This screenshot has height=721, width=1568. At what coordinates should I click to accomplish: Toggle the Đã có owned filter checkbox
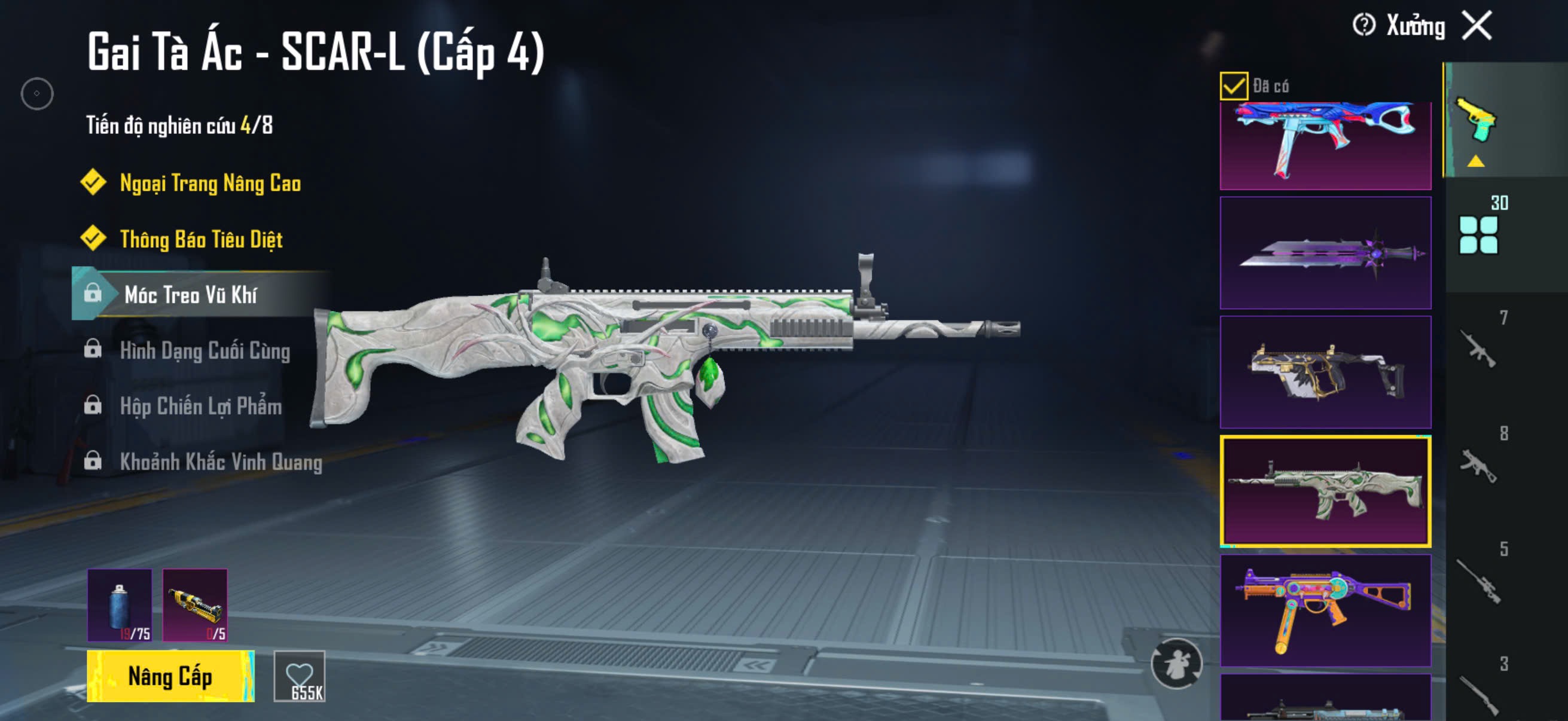pyautogui.click(x=1234, y=85)
